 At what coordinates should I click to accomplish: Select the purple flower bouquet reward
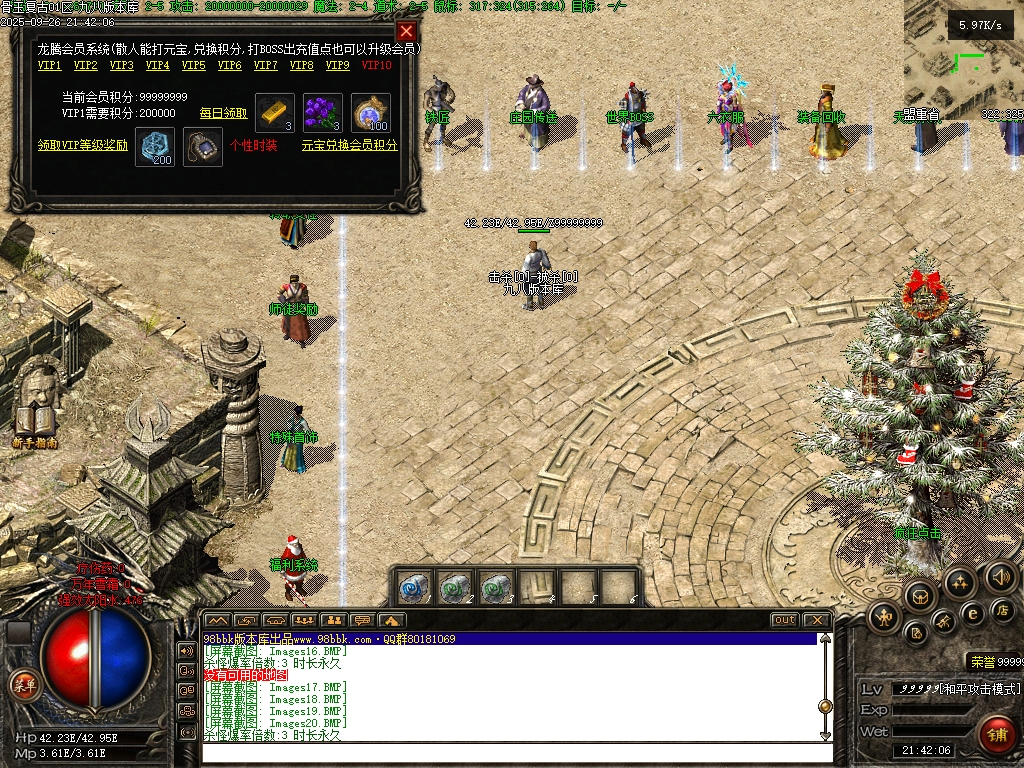[323, 113]
